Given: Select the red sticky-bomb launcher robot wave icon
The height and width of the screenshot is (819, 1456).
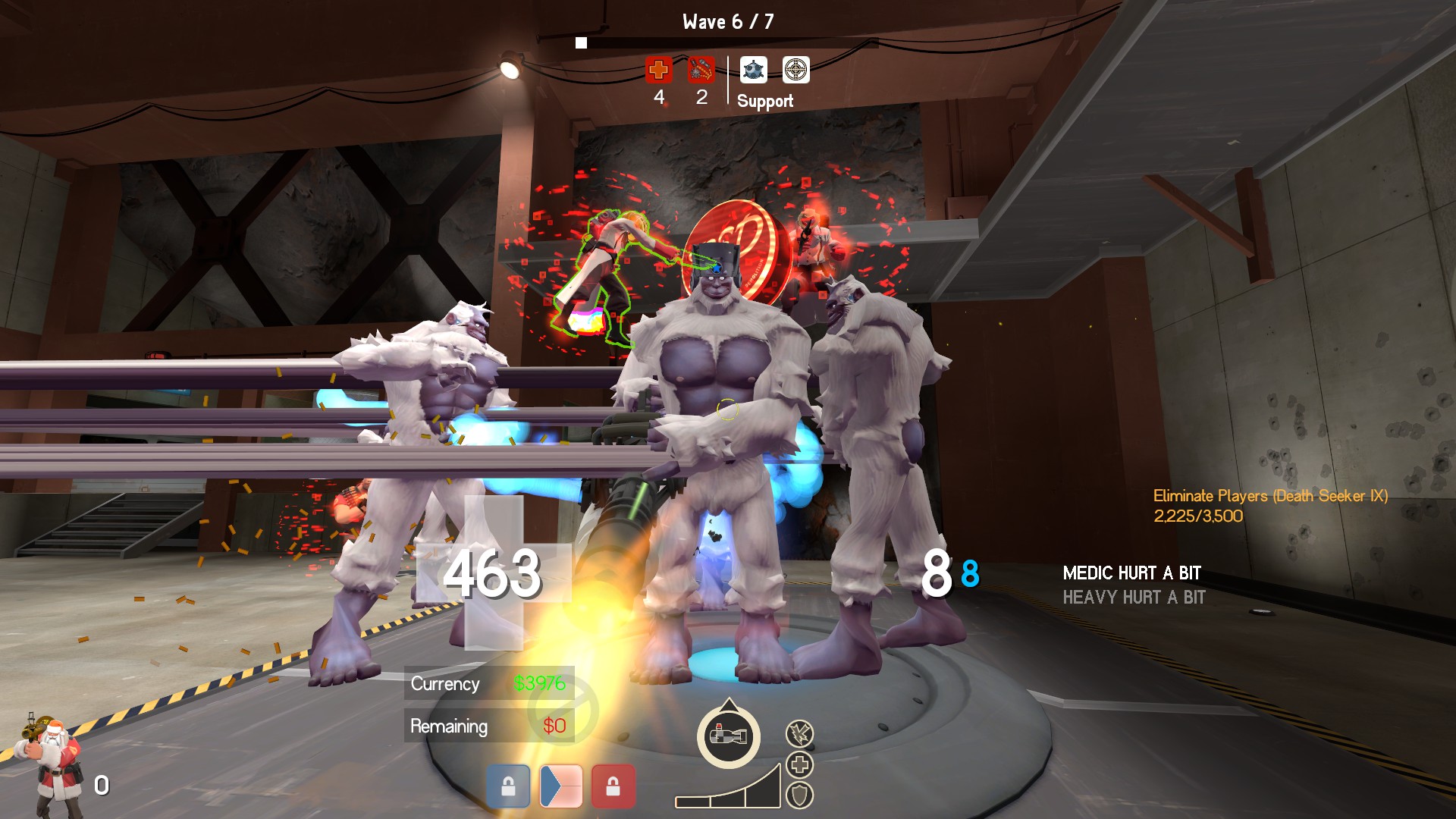Looking at the screenshot, I should tap(701, 70).
